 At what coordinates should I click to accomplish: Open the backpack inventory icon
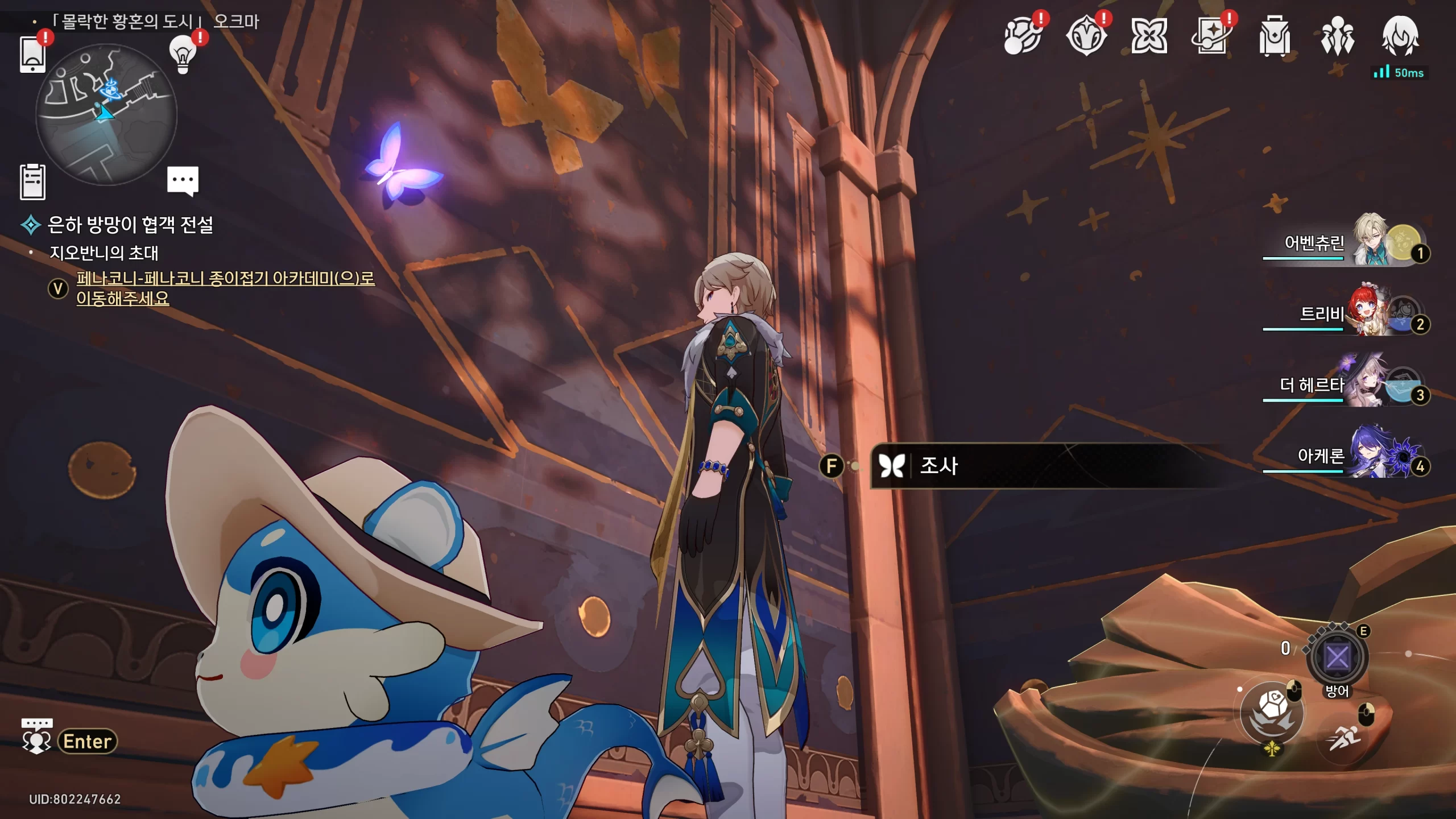[x=1274, y=36]
